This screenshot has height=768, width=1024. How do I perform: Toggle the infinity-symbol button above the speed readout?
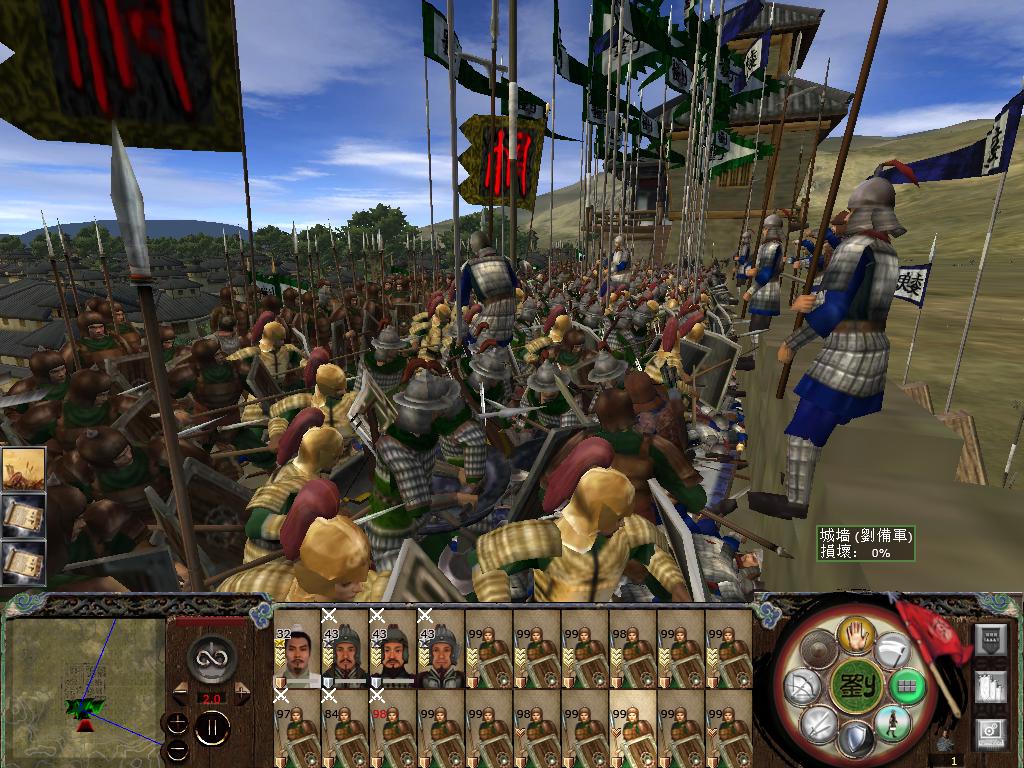(x=211, y=657)
